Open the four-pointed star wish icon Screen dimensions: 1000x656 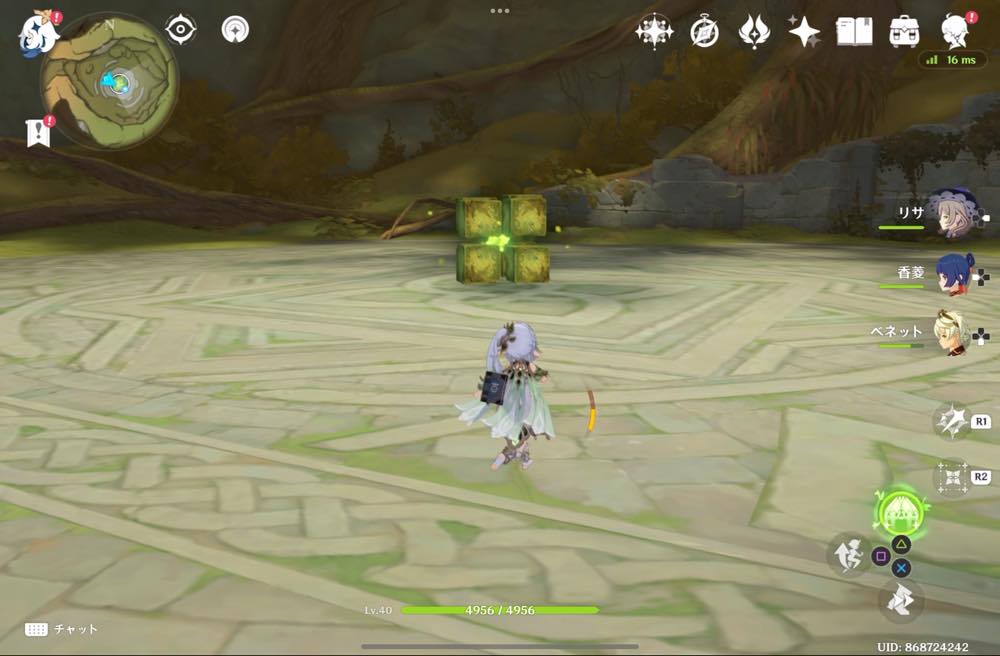click(x=804, y=32)
